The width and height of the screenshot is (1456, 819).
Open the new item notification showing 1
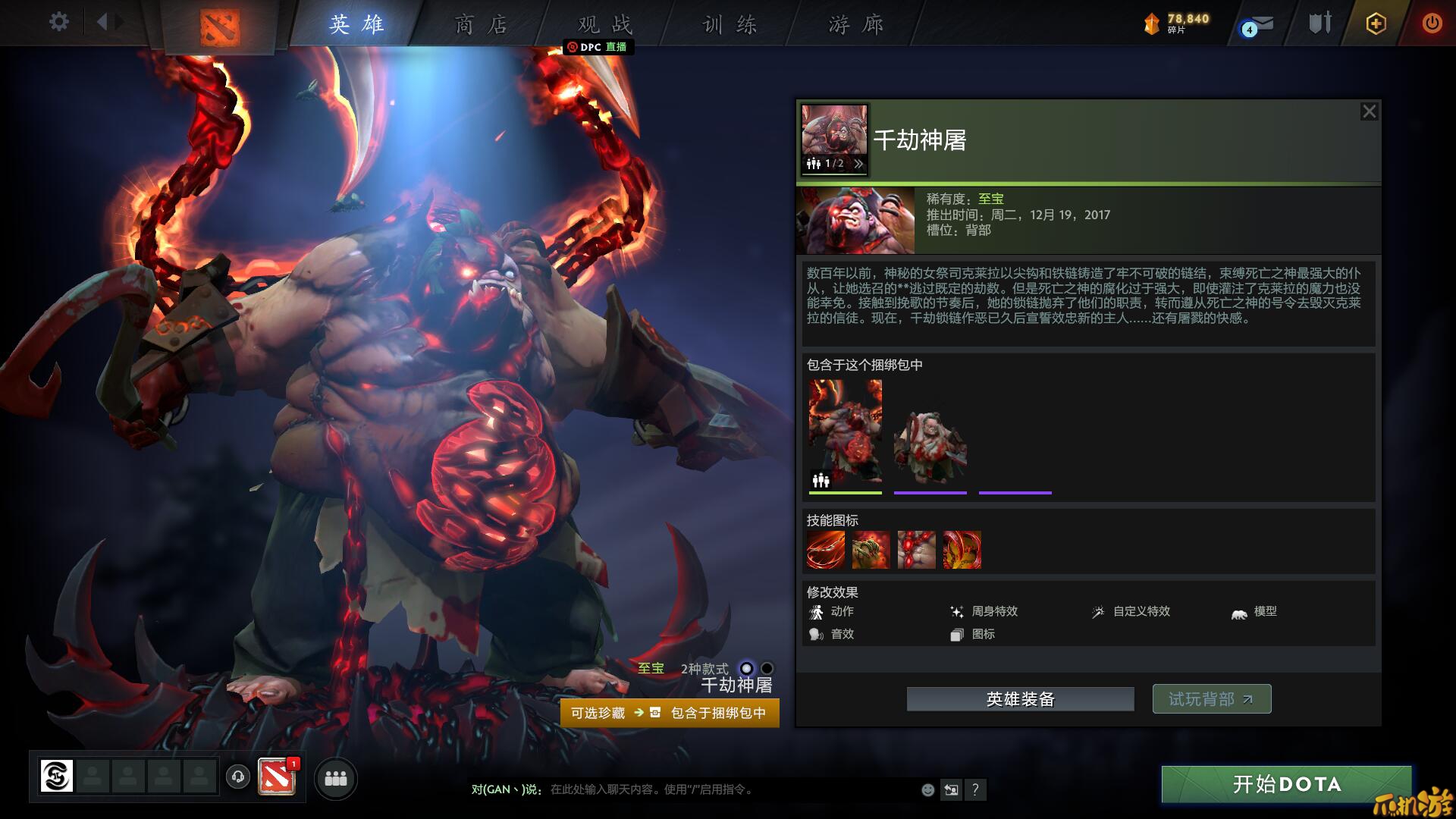coord(276,777)
